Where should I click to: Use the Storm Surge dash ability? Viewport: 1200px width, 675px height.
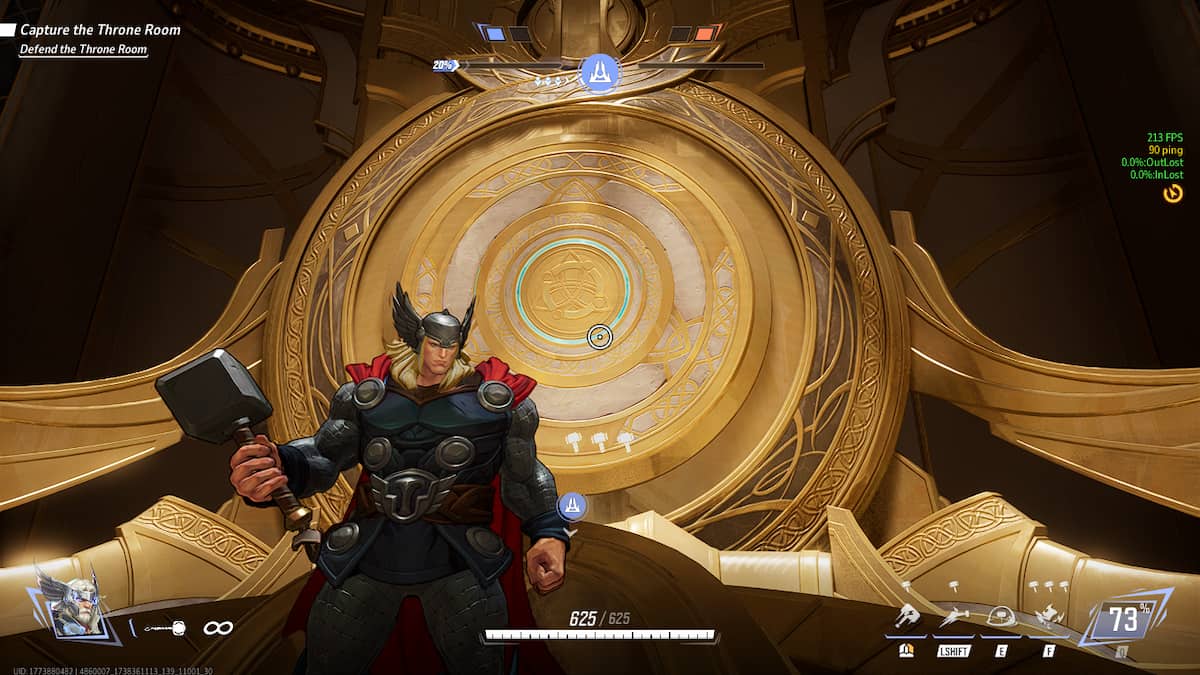tap(954, 618)
